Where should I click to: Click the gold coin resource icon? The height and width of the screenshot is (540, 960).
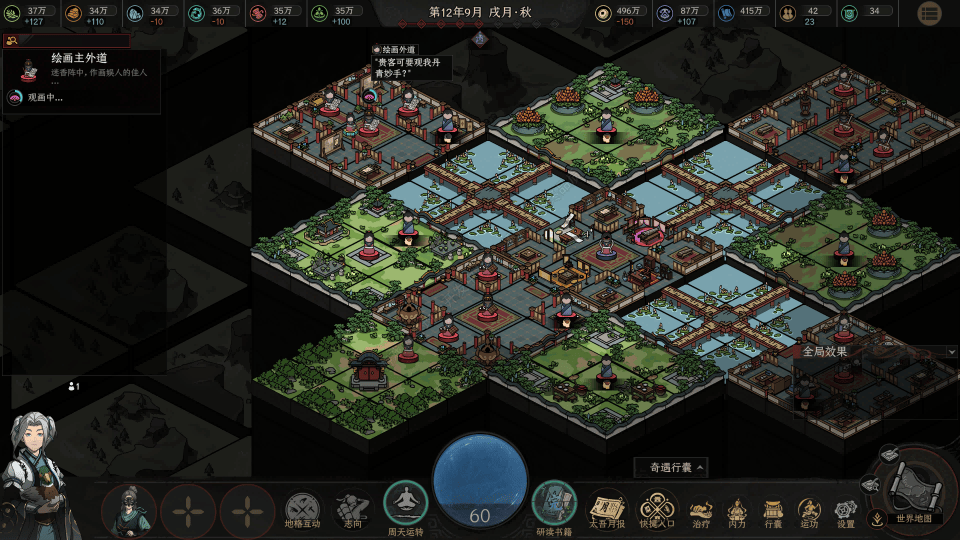click(603, 14)
